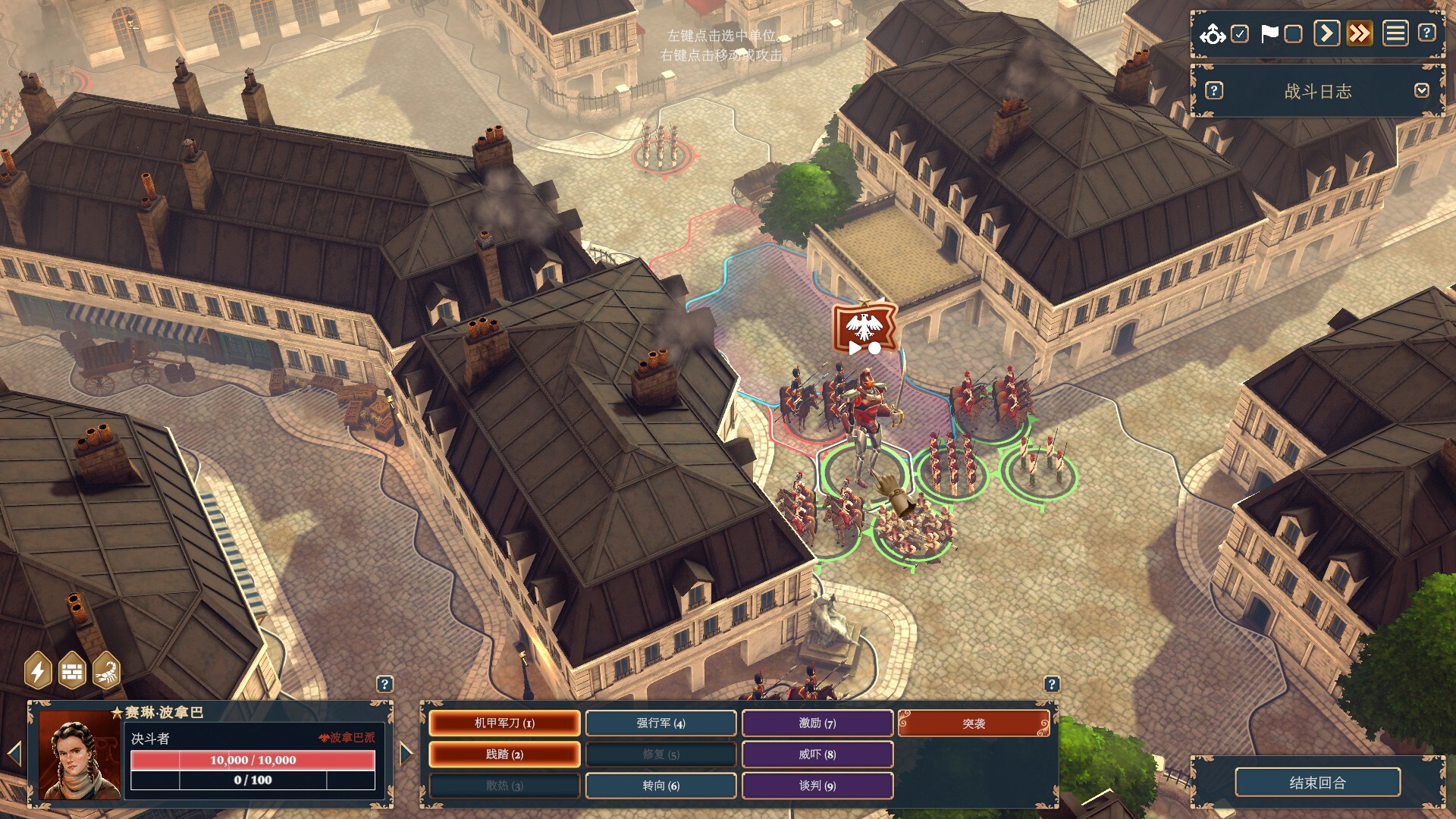Click the End Turn (结束回合) button
The height and width of the screenshot is (819, 1456).
click(x=1317, y=783)
